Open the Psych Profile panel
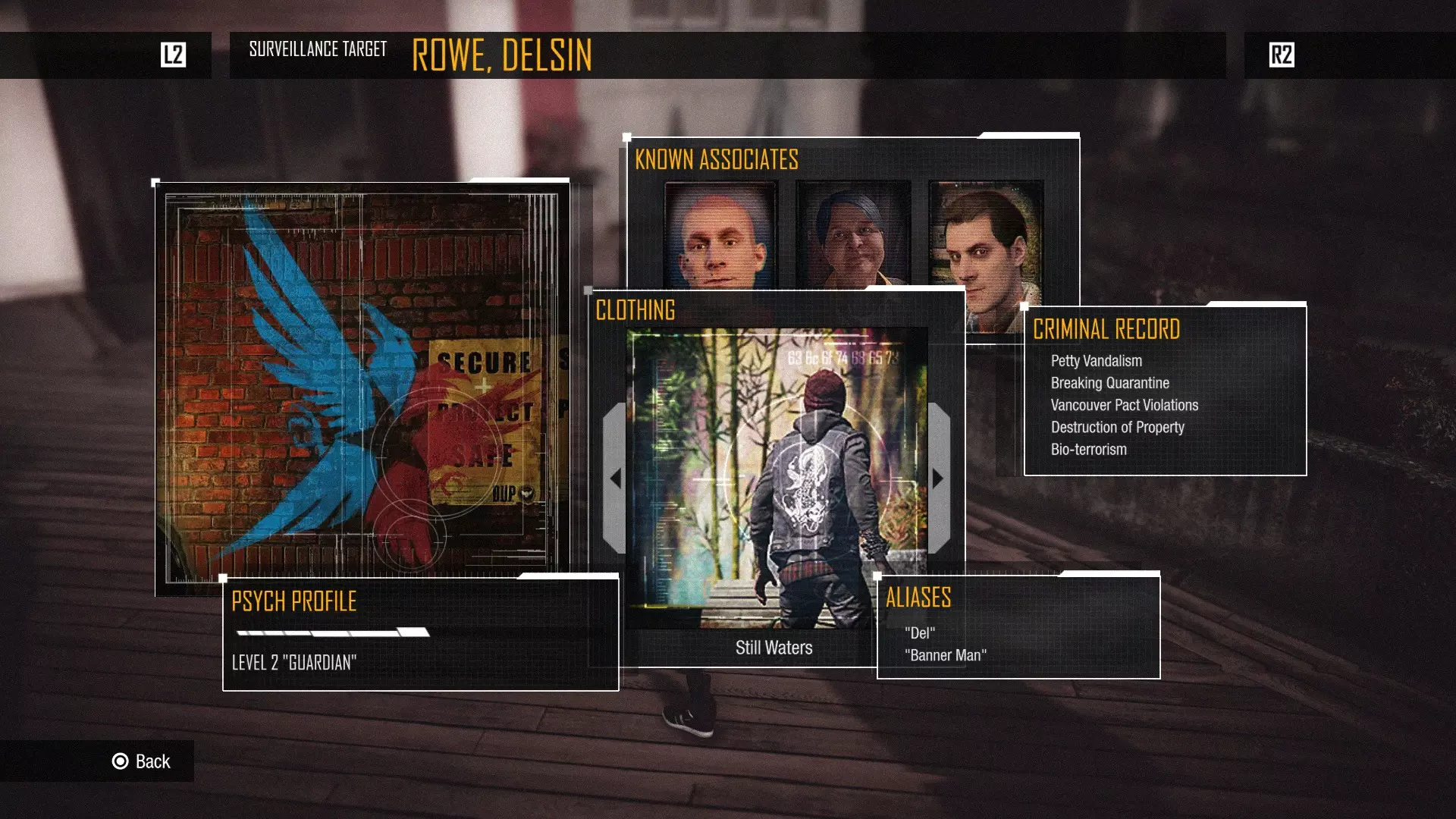Viewport: 1456px width, 819px height. click(420, 632)
